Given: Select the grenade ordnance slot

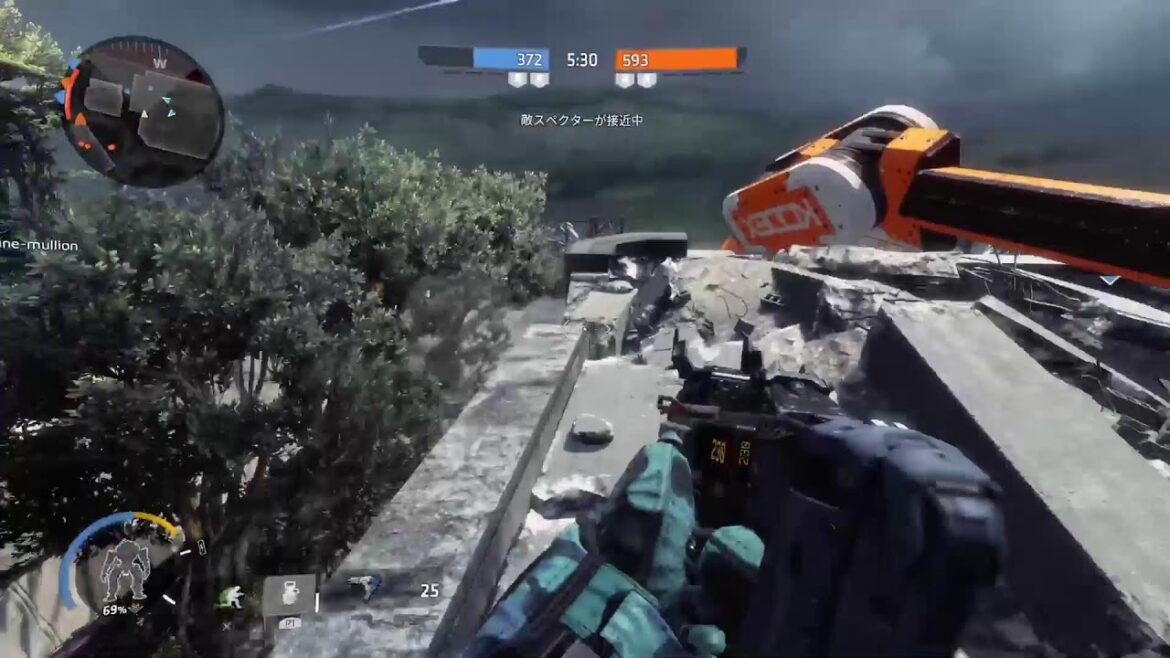Looking at the screenshot, I should pyautogui.click(x=289, y=594).
